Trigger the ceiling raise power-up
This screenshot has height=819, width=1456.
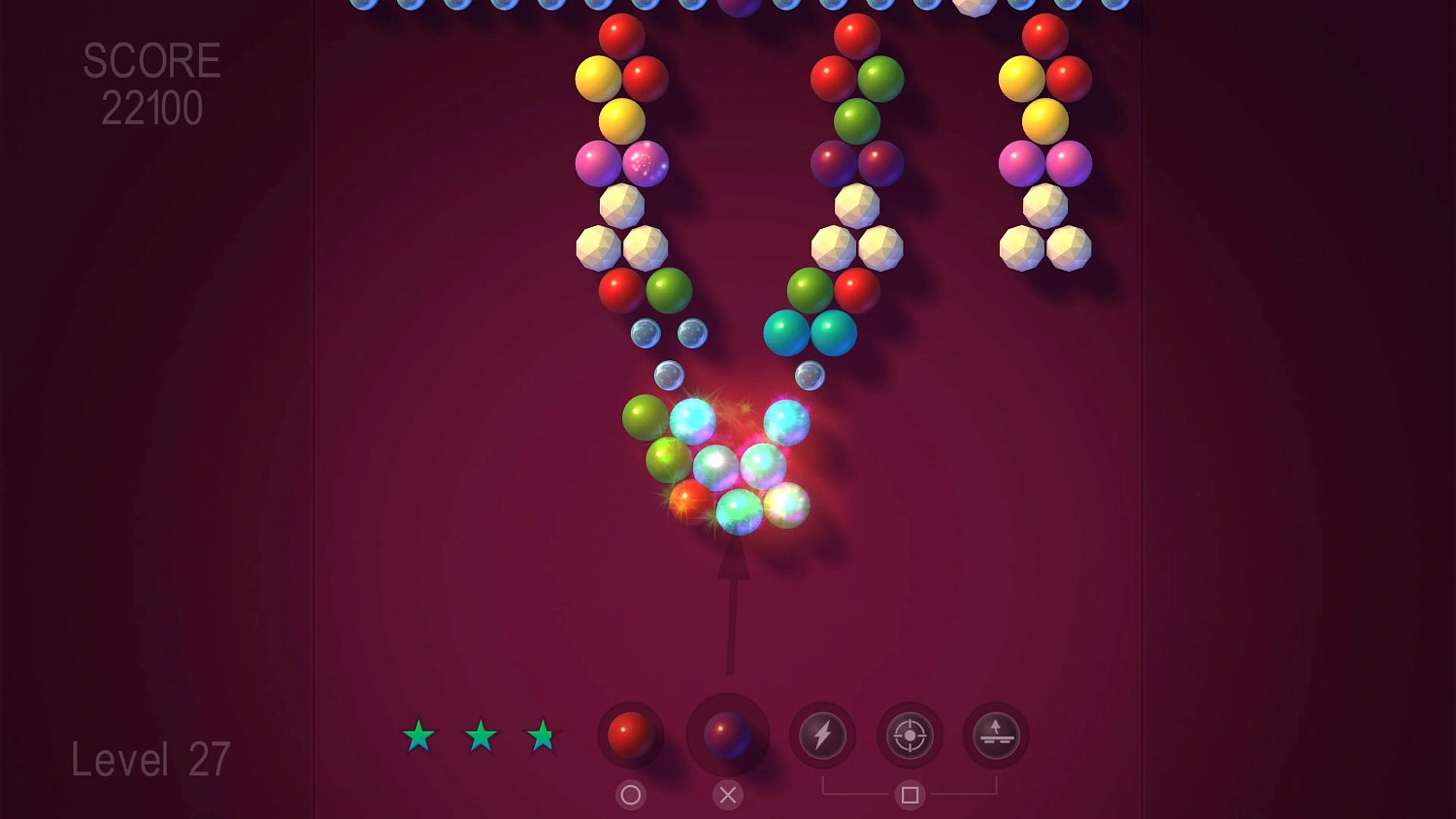(994, 736)
